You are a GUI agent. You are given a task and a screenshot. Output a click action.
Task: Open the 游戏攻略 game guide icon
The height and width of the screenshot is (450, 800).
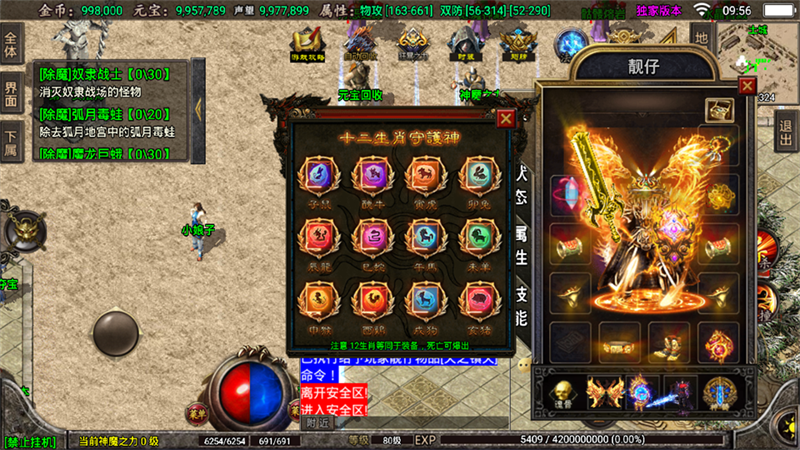(309, 46)
